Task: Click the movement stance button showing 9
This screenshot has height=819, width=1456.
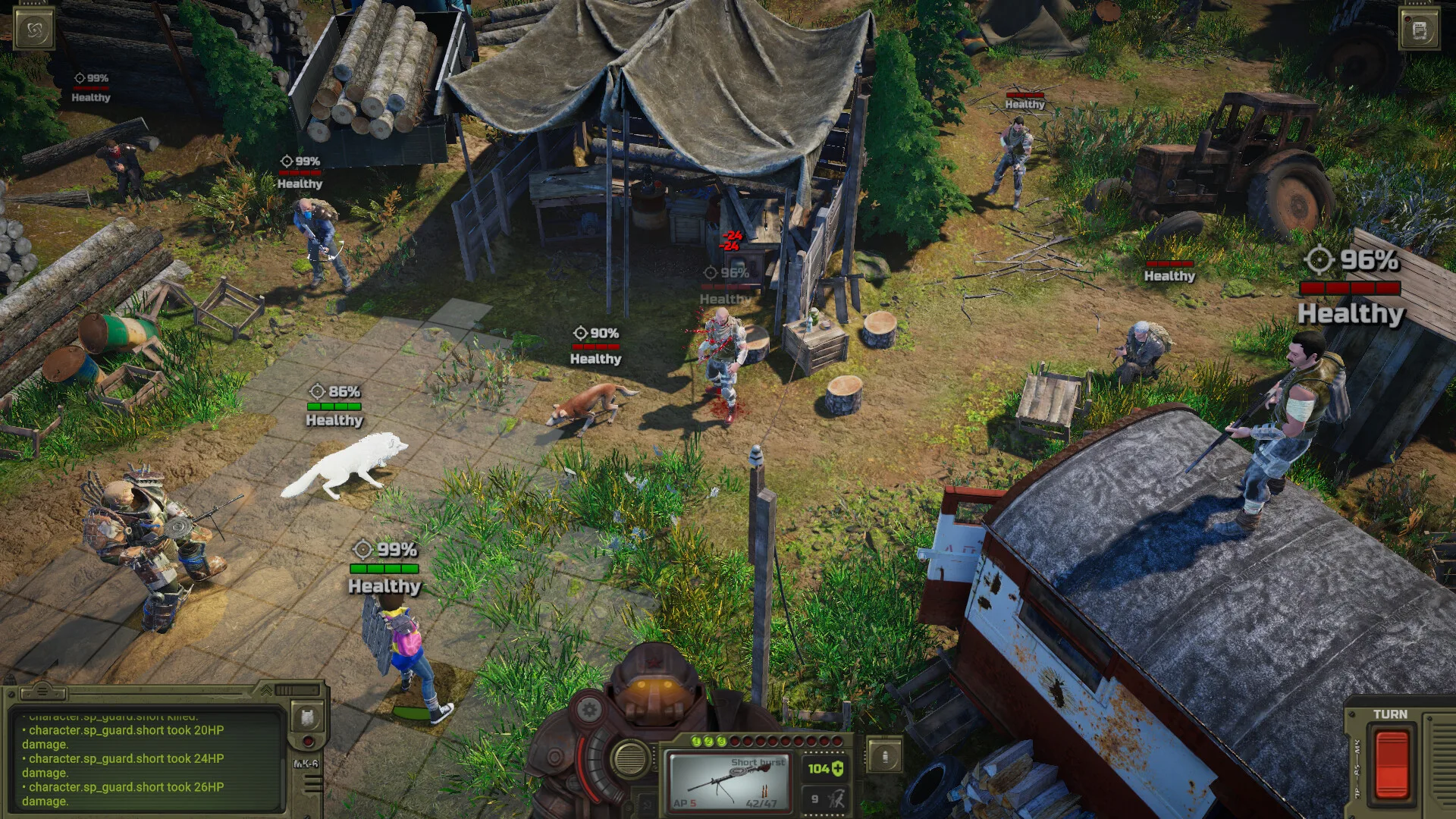Action: [x=825, y=799]
